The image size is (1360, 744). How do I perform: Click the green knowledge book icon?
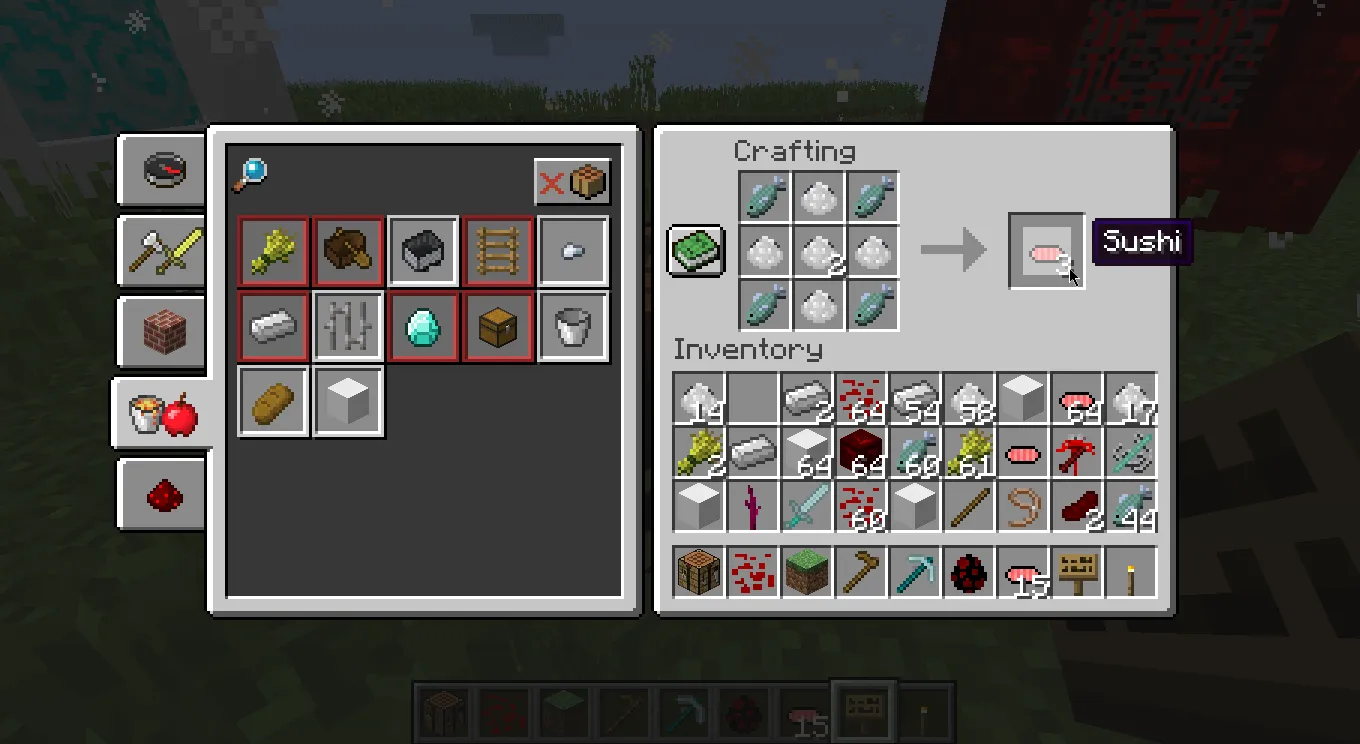point(696,250)
